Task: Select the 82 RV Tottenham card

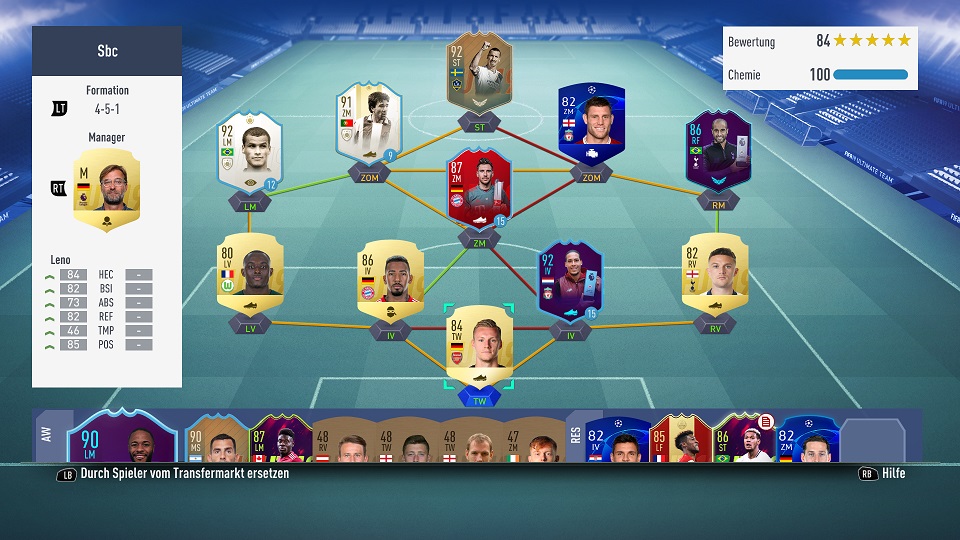Action: pos(716,273)
